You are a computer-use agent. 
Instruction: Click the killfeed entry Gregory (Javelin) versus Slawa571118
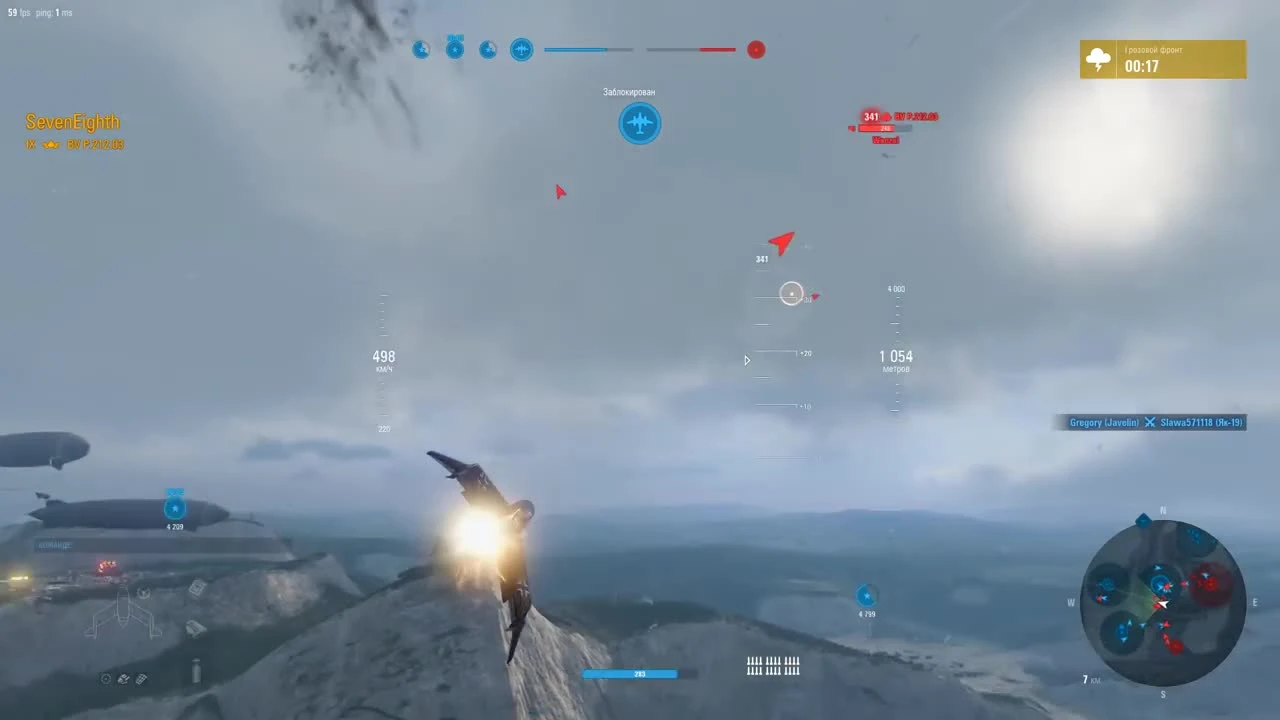1152,422
